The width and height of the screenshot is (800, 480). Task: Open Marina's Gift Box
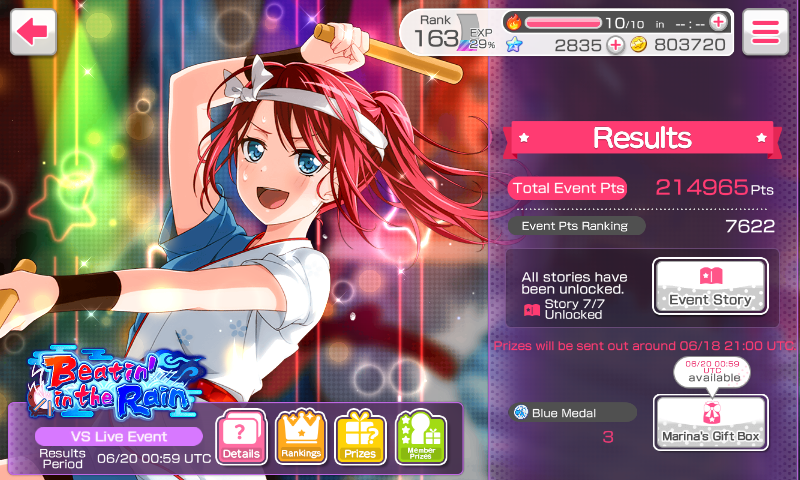tap(710, 422)
